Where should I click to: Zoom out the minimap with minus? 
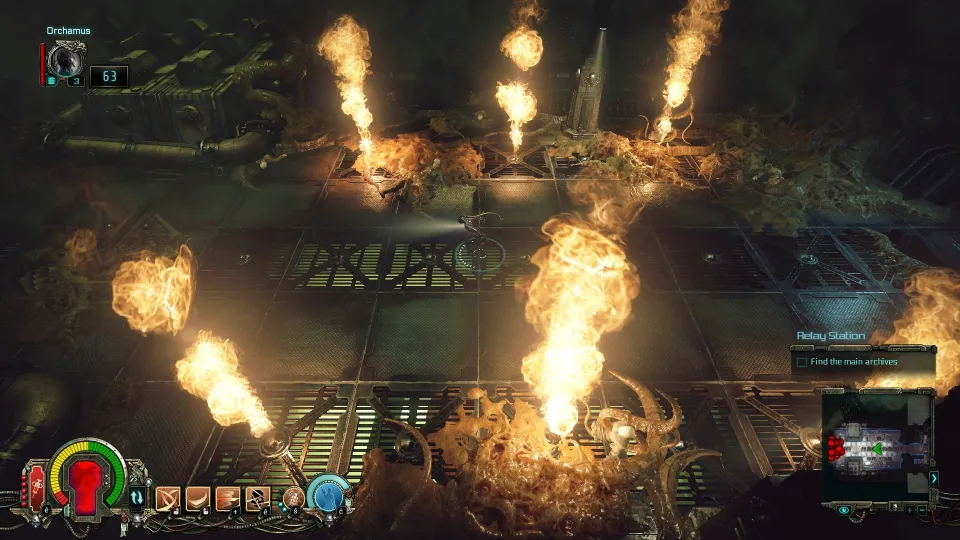point(923,510)
